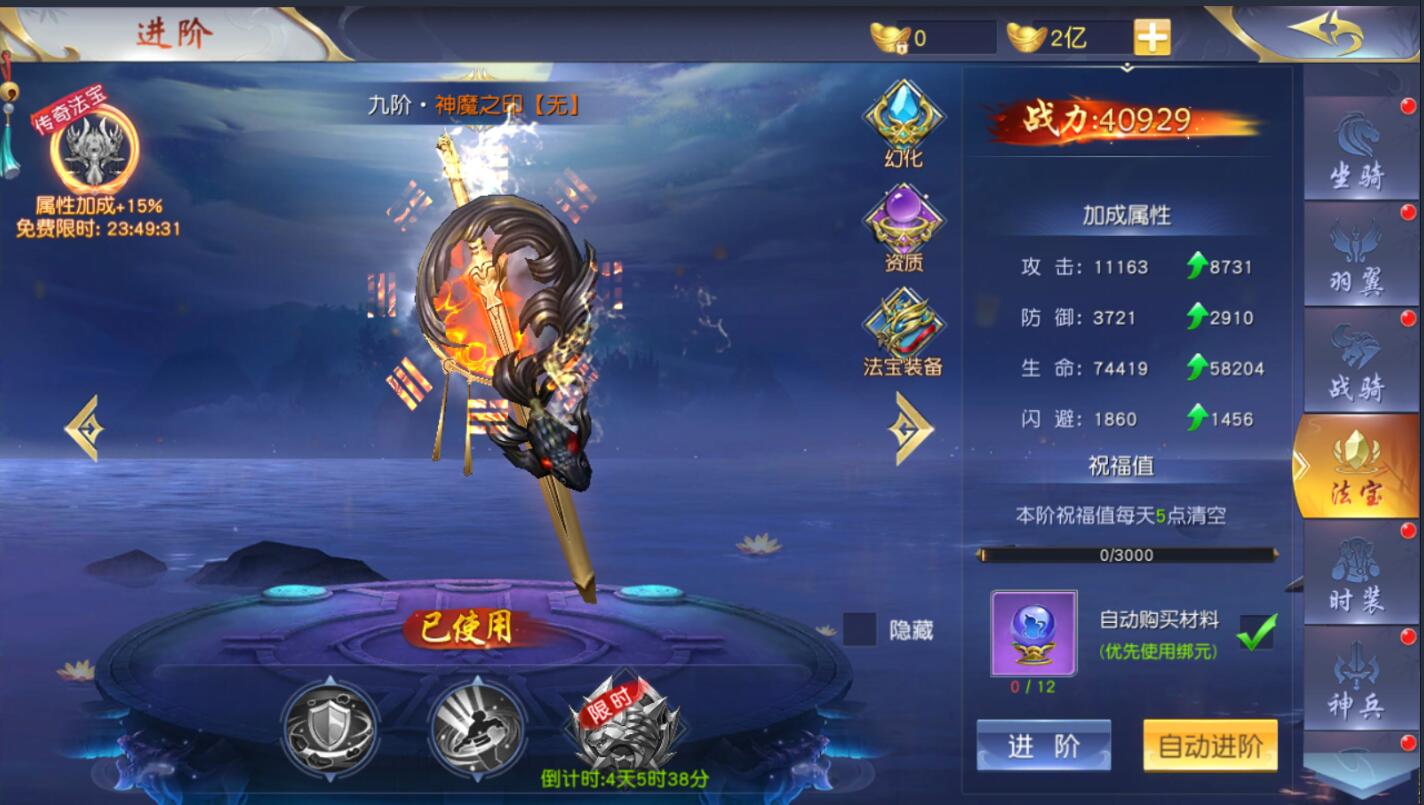1424x805 pixels.
Task: Open the 法宝装备 equipment icon
Action: click(x=904, y=332)
